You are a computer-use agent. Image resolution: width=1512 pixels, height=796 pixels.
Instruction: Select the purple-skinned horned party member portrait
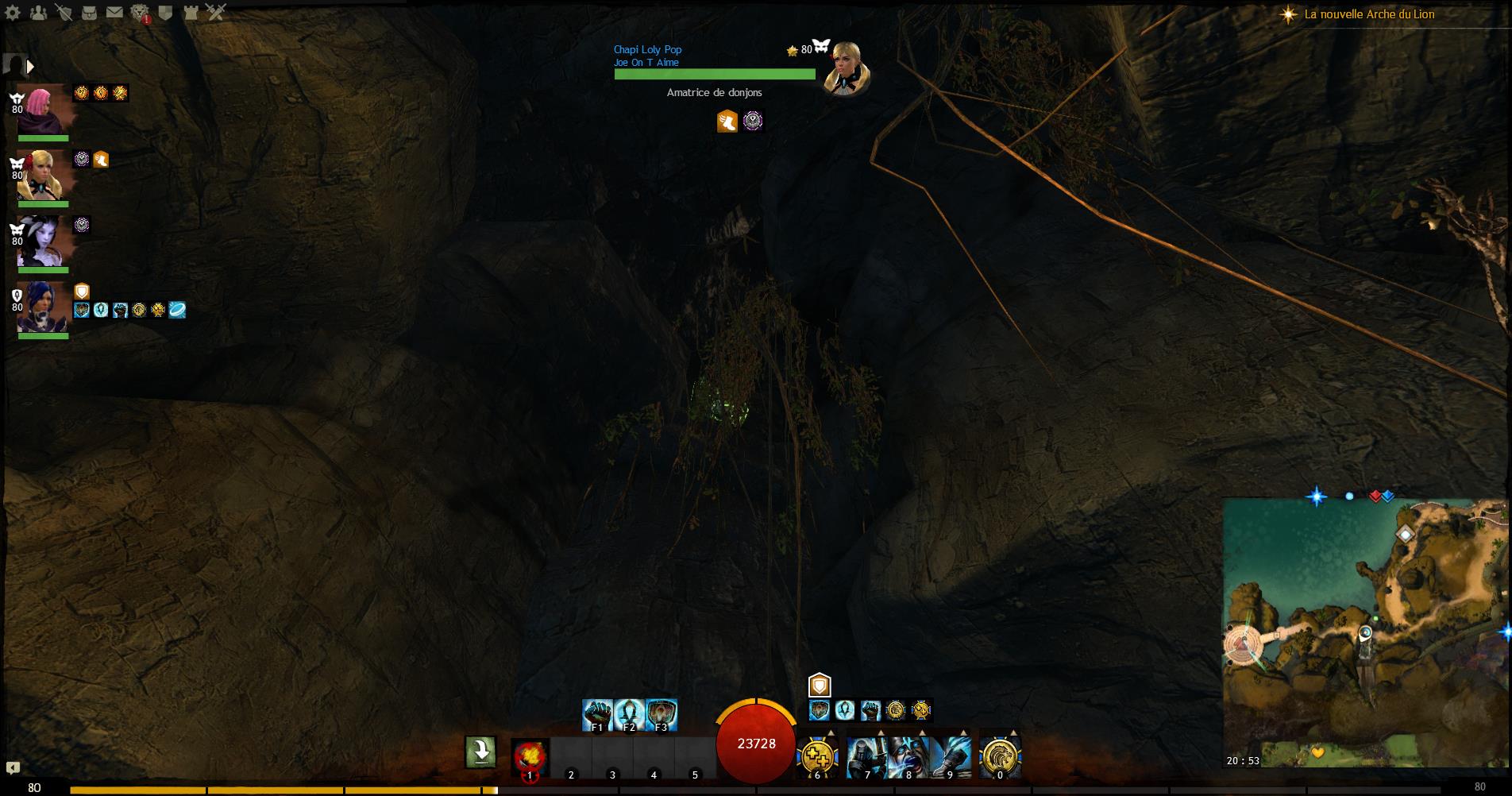43,242
